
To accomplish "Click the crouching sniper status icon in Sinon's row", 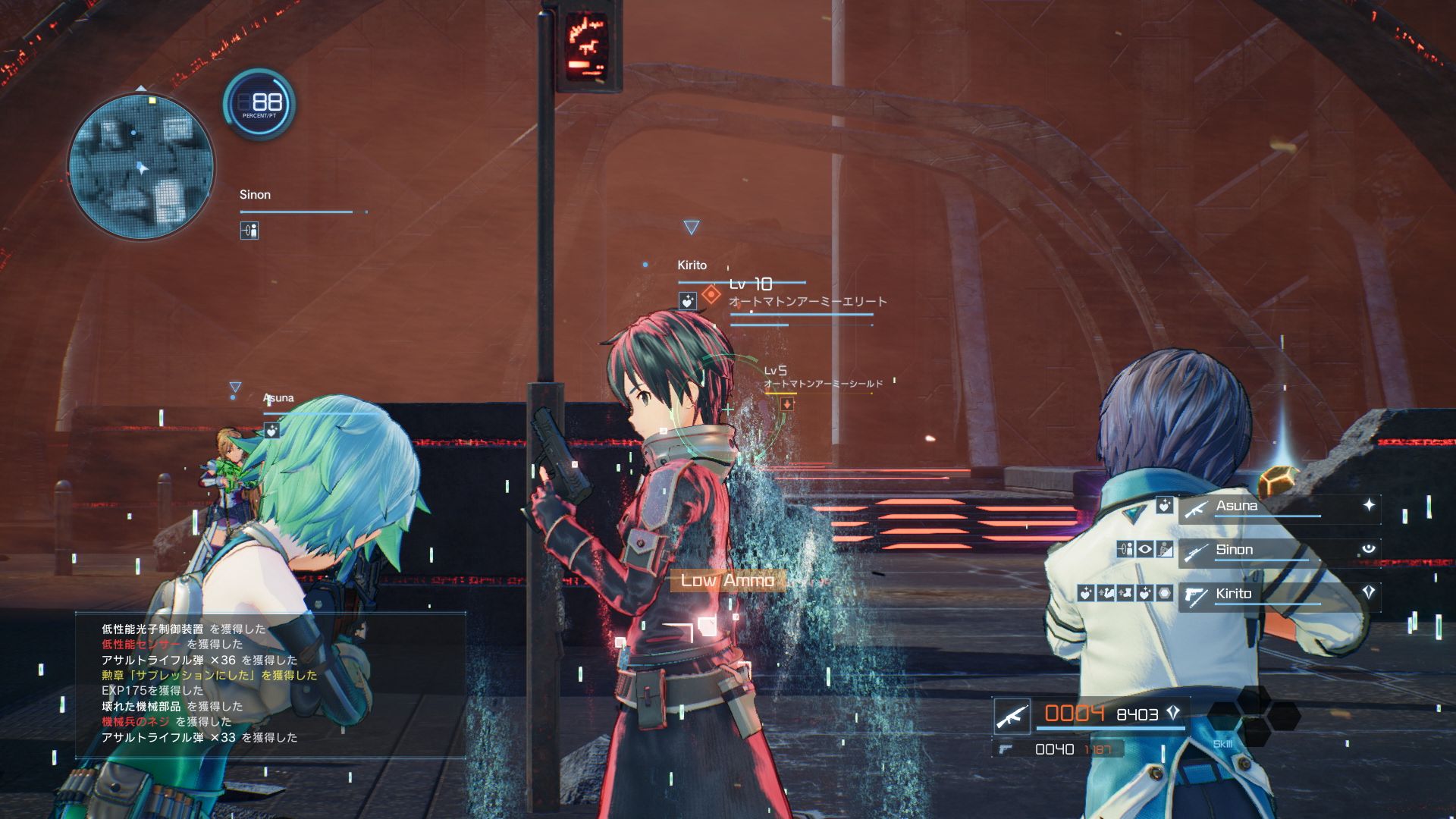I will pos(1163,550).
